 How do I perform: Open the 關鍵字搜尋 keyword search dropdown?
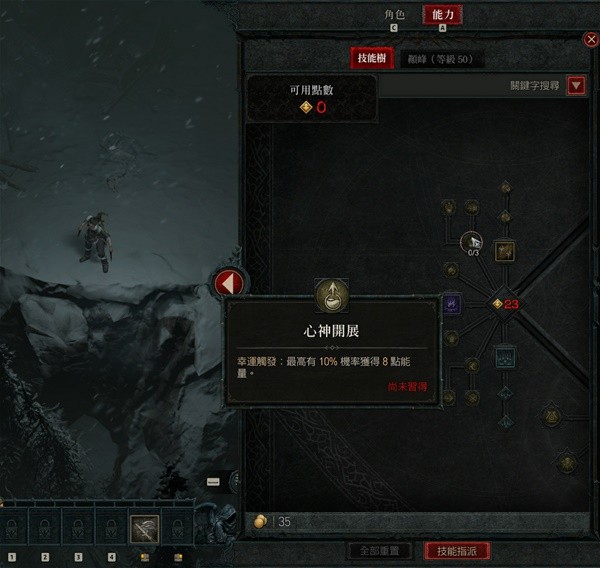[576, 86]
